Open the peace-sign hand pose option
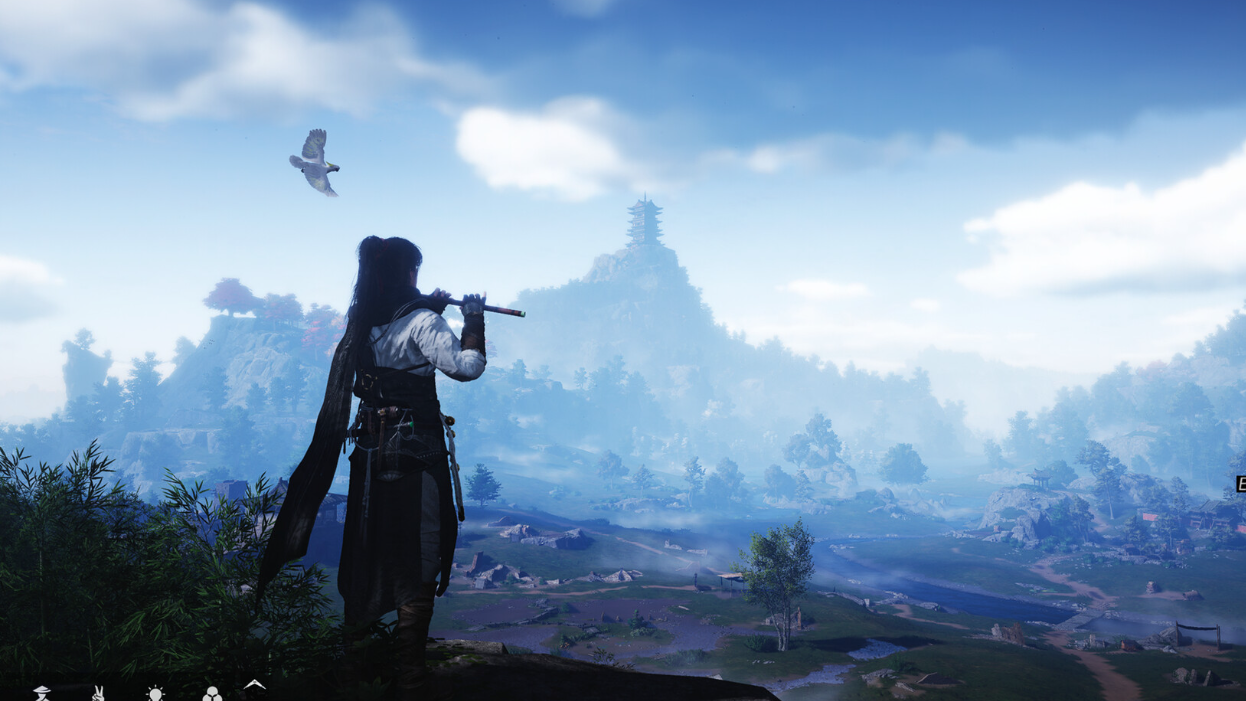 click(98, 693)
